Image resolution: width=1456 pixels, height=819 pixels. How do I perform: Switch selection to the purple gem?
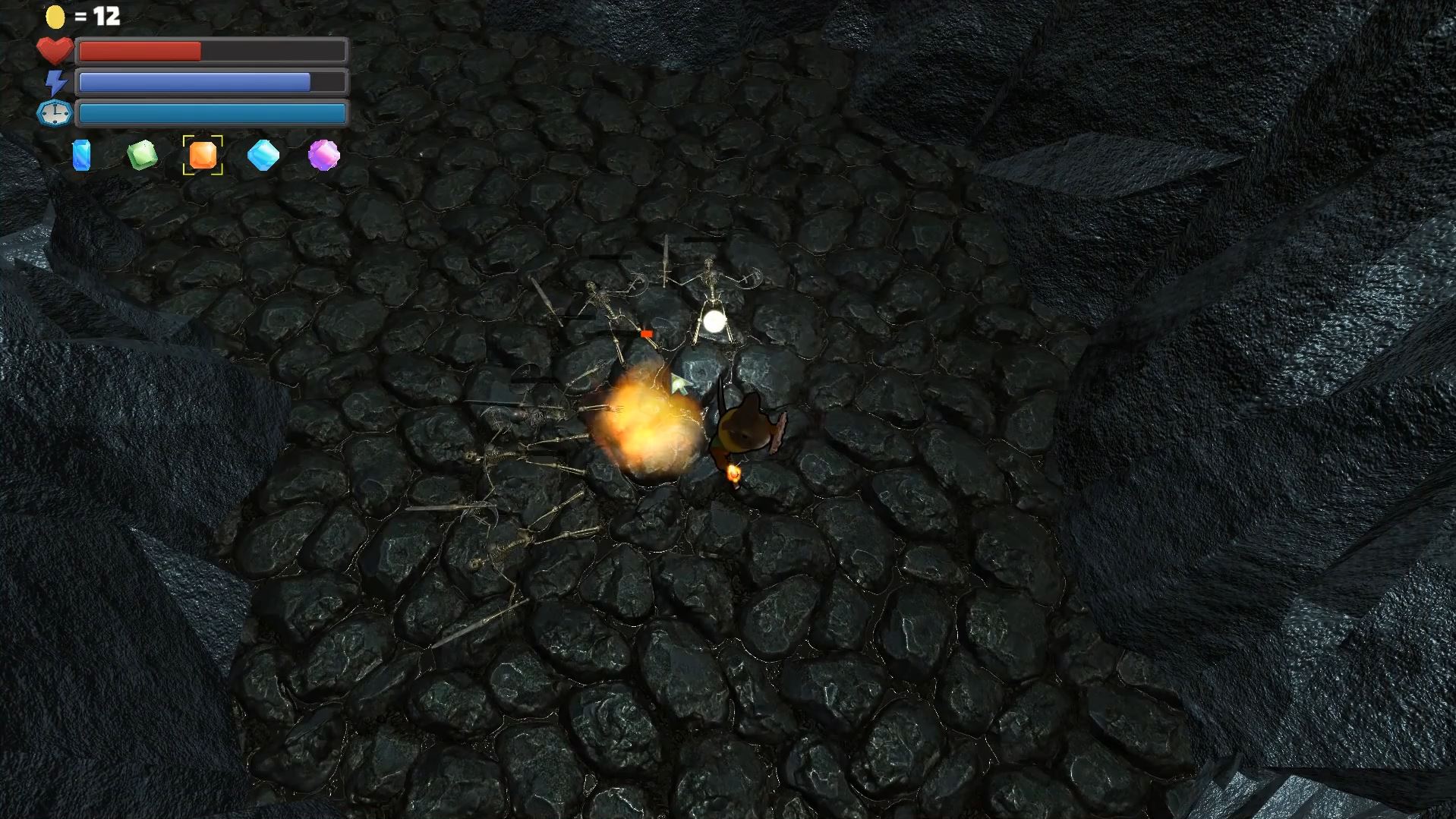[x=323, y=156]
